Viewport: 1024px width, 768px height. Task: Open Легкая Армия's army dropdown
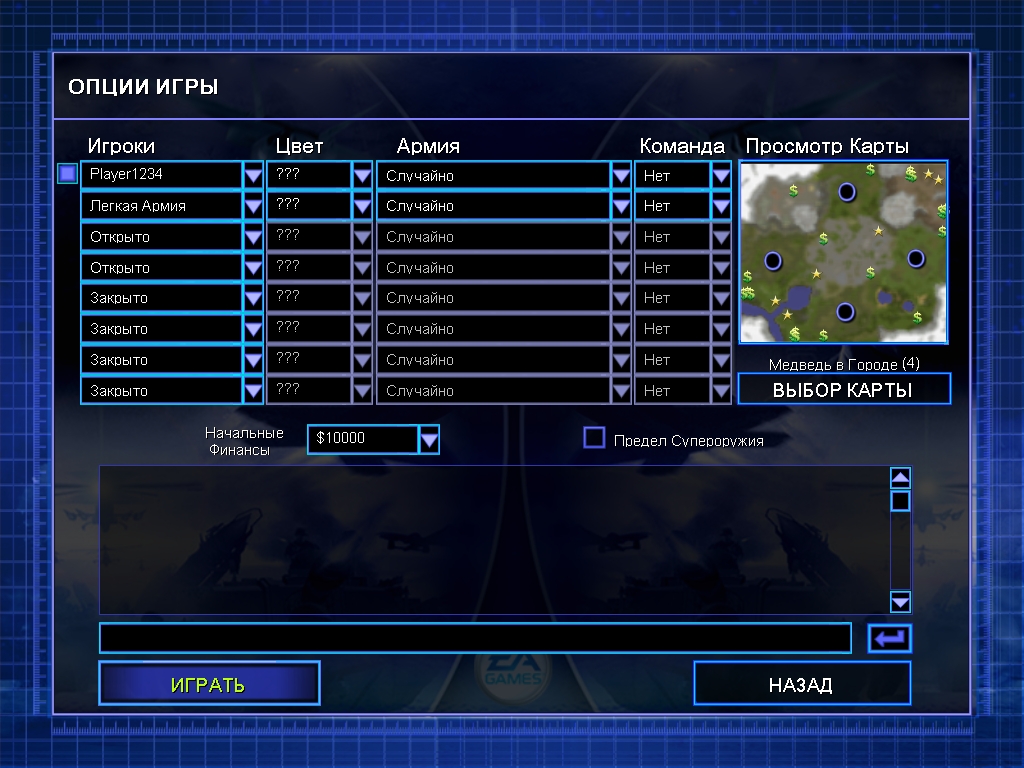pyautogui.click(x=621, y=206)
